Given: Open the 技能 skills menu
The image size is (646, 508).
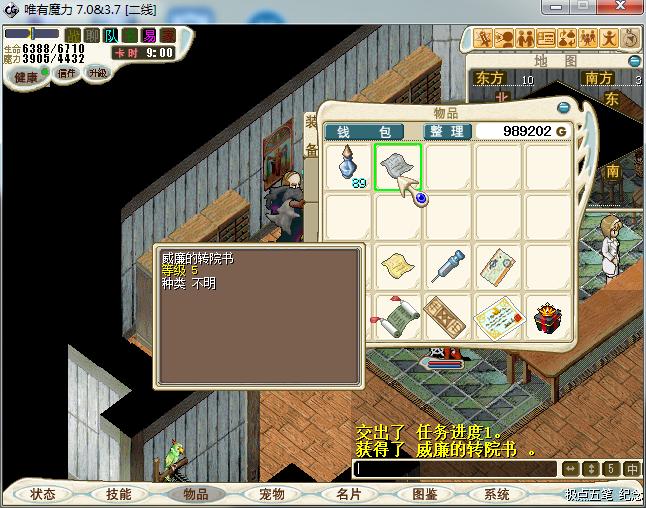Looking at the screenshot, I should pos(119,494).
